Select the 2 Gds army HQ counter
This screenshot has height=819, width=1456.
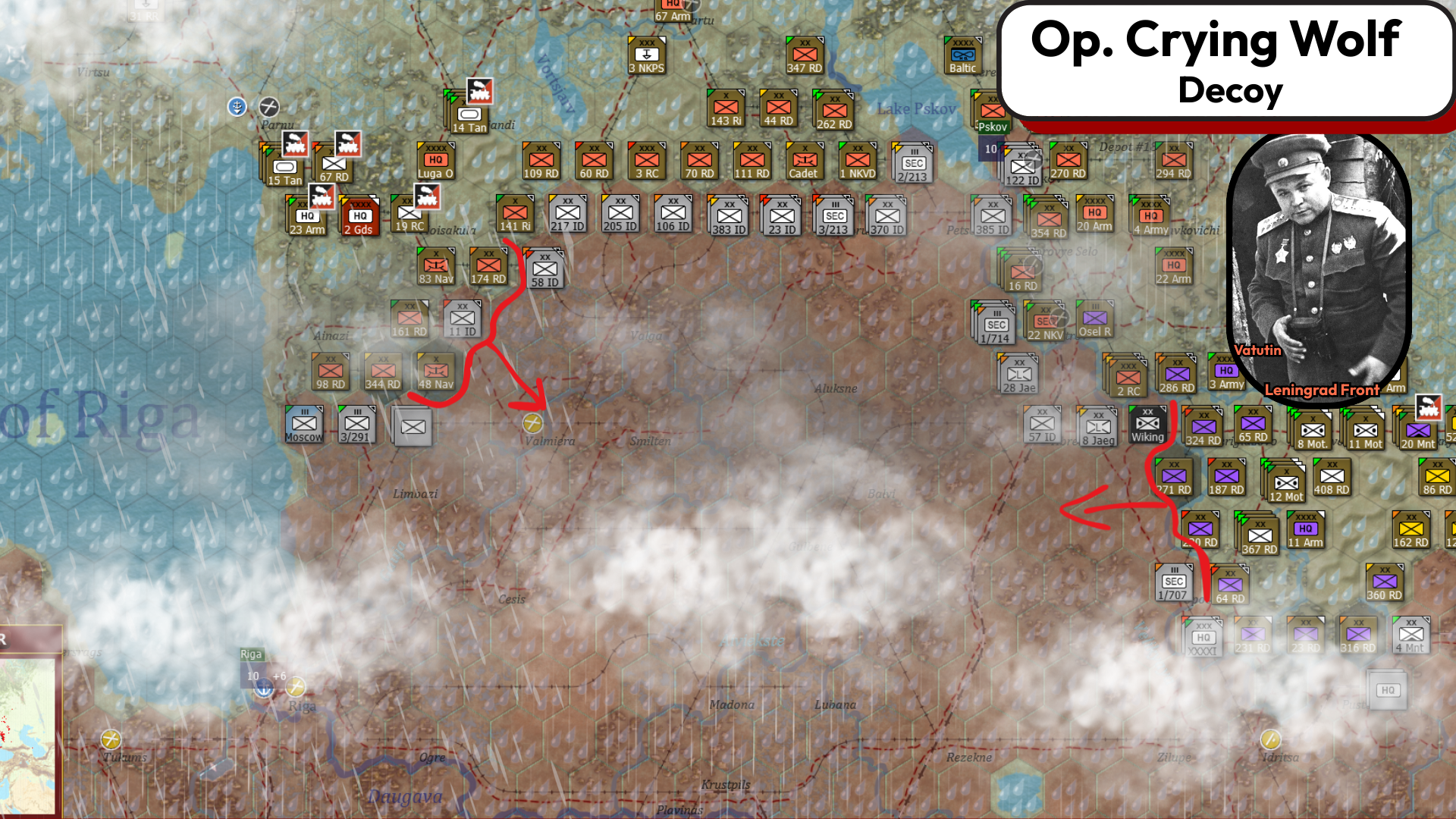(x=359, y=215)
